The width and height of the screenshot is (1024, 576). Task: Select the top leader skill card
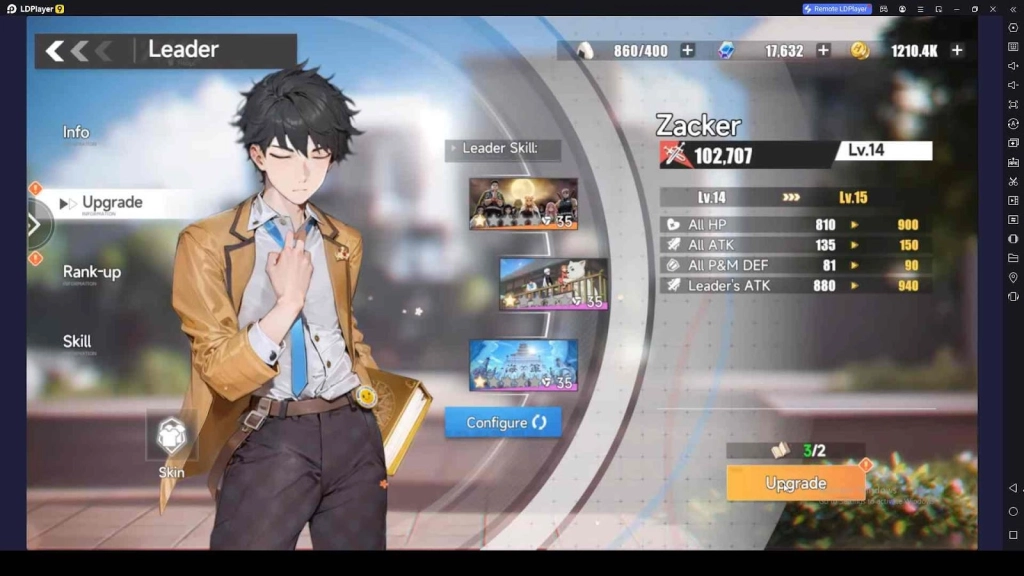(523, 203)
